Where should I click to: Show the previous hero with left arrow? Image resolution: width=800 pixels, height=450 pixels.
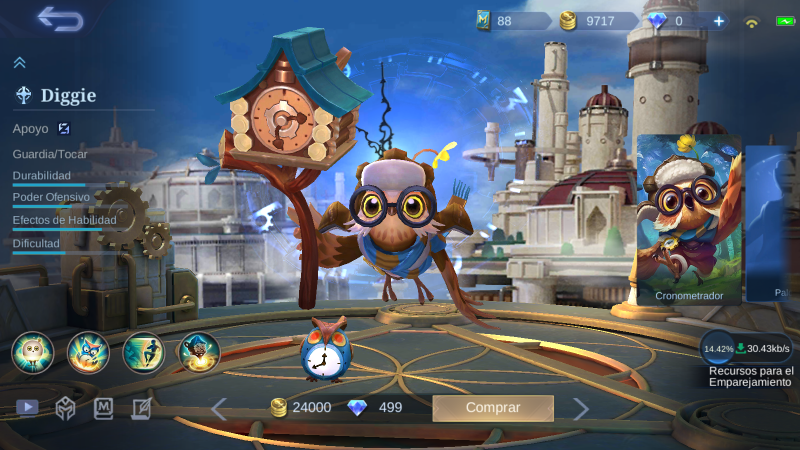[219, 408]
